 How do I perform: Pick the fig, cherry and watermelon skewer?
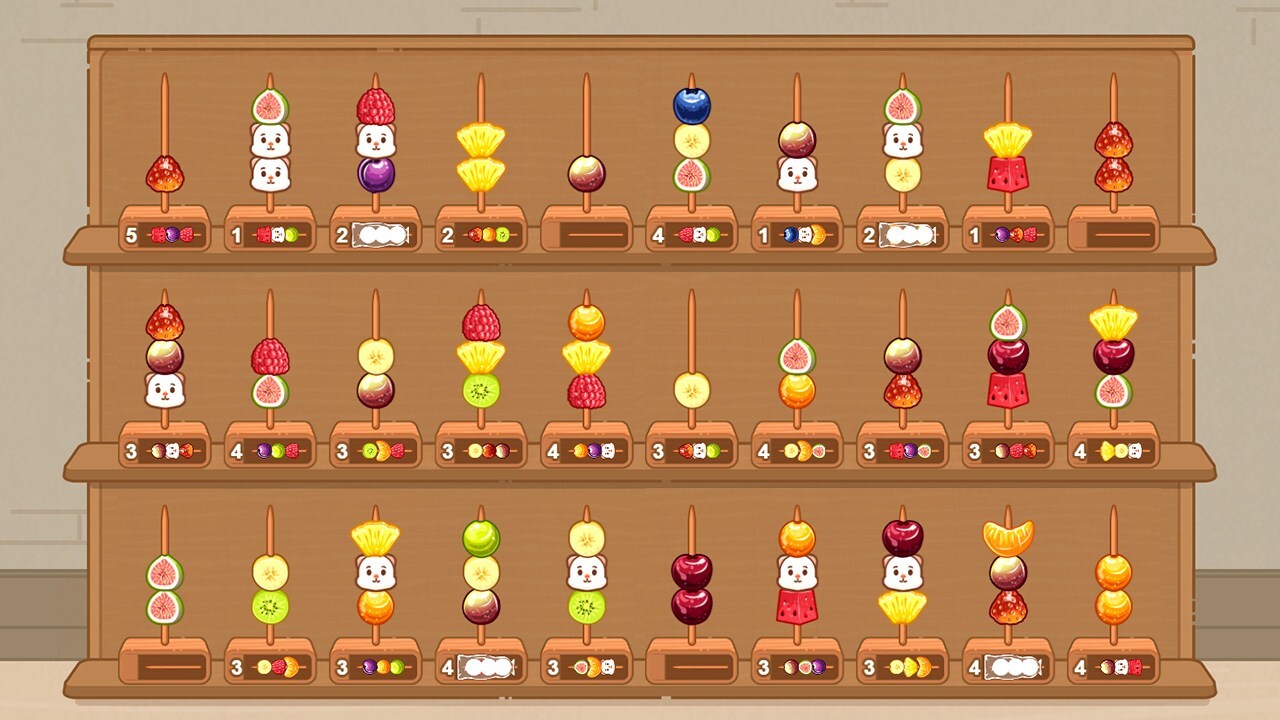click(1008, 356)
